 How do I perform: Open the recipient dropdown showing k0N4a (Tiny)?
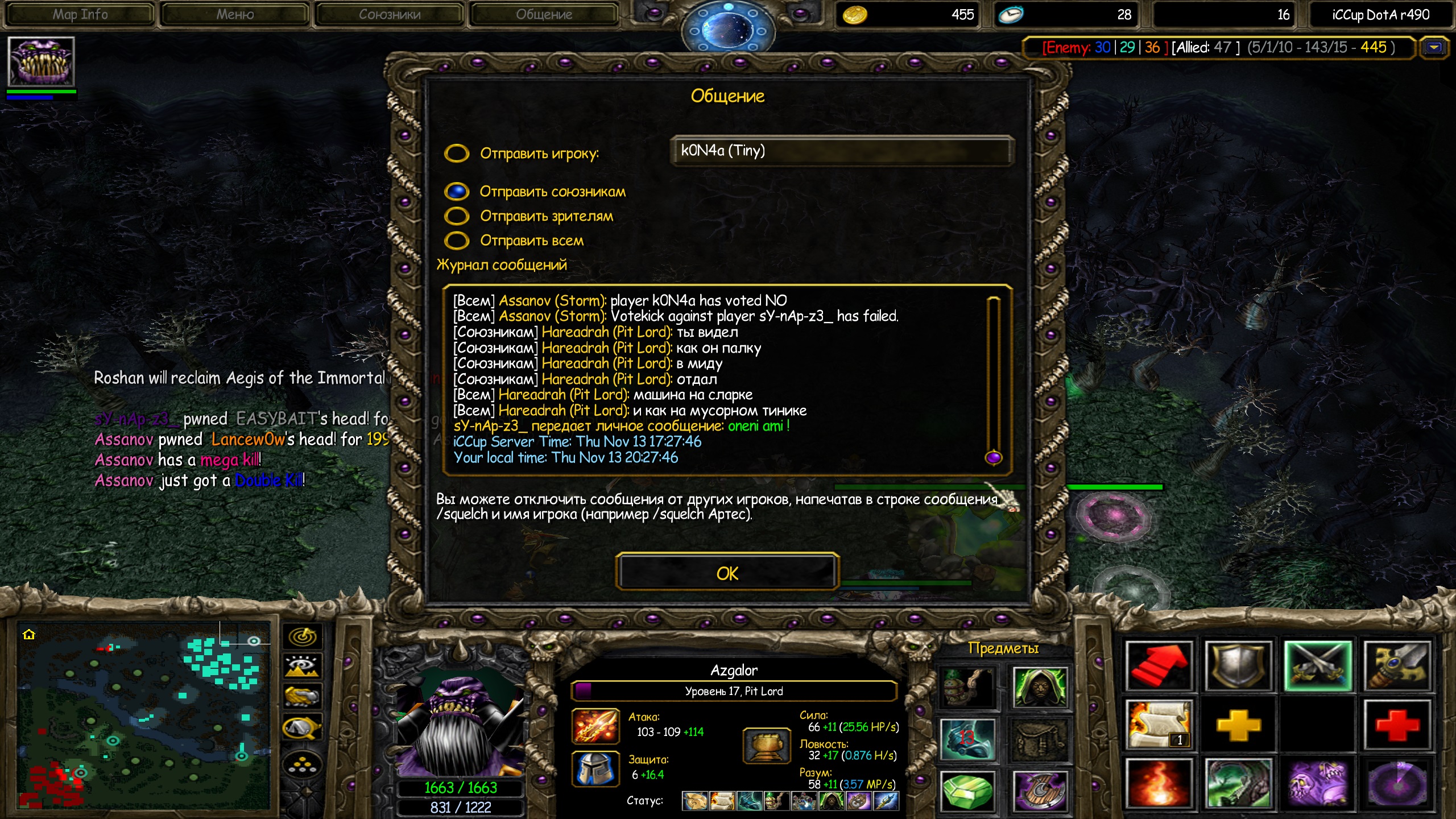pos(841,151)
